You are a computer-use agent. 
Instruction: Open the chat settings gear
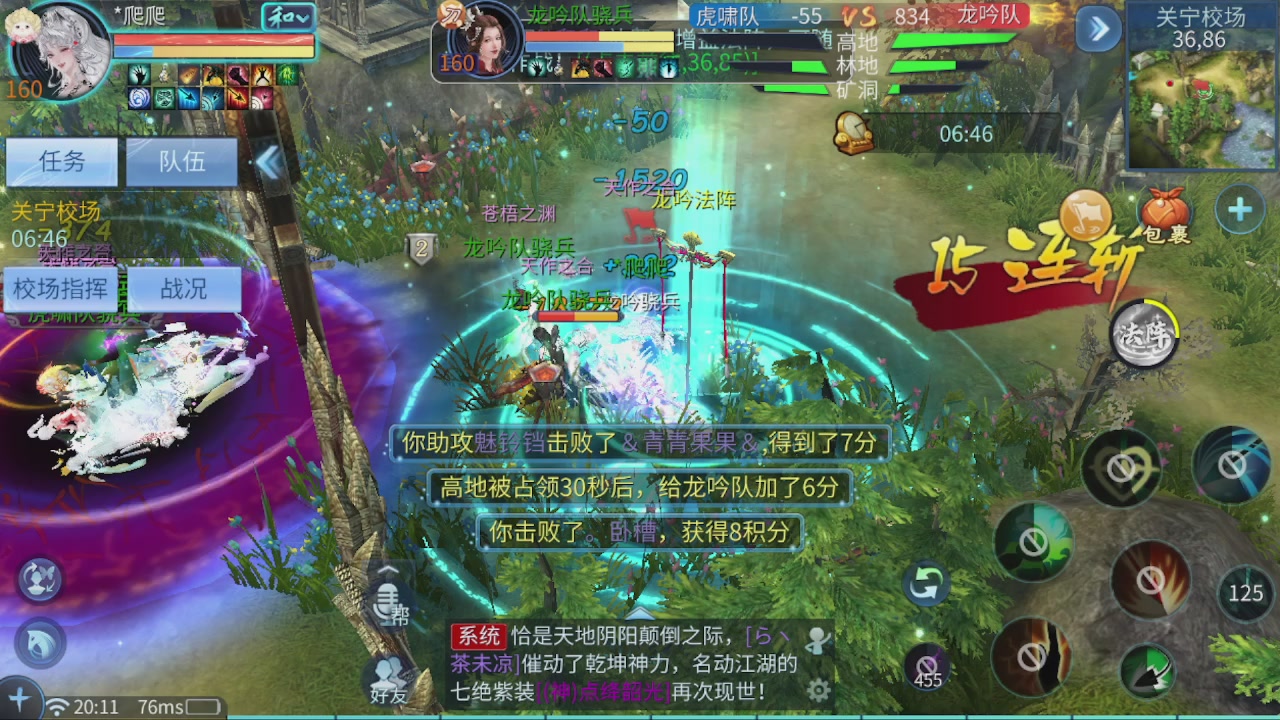[820, 690]
